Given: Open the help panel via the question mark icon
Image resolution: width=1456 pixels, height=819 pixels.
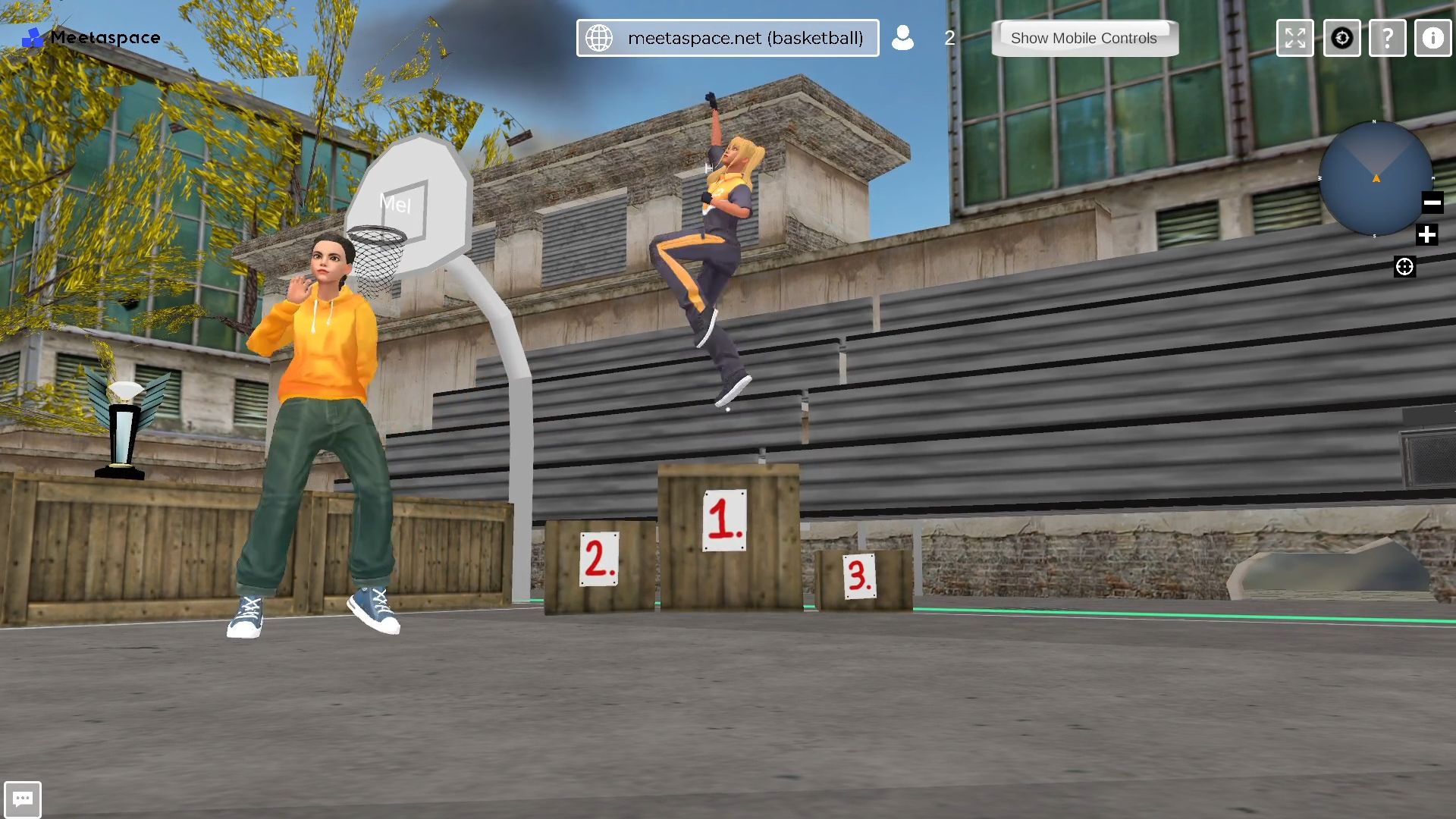Looking at the screenshot, I should tap(1387, 38).
